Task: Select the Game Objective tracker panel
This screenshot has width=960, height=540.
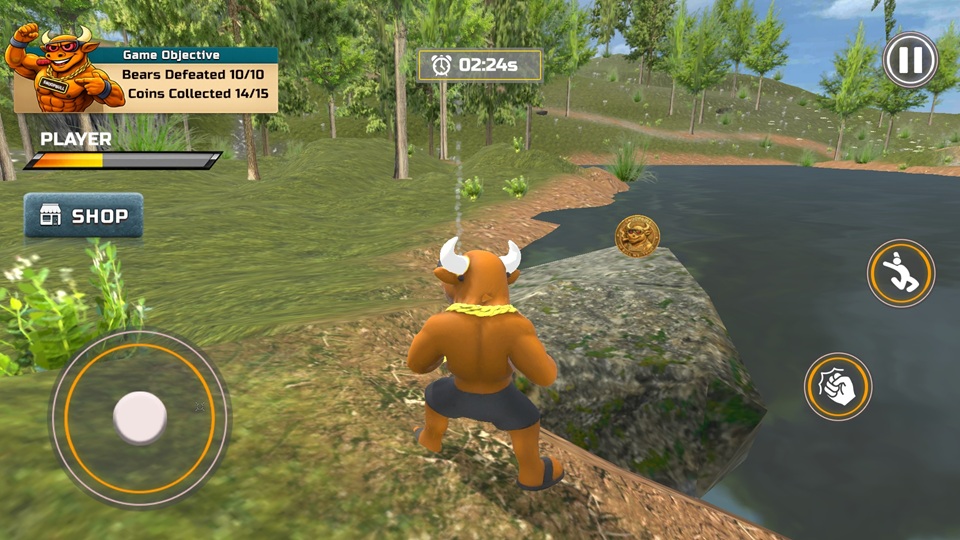Action: click(x=198, y=80)
